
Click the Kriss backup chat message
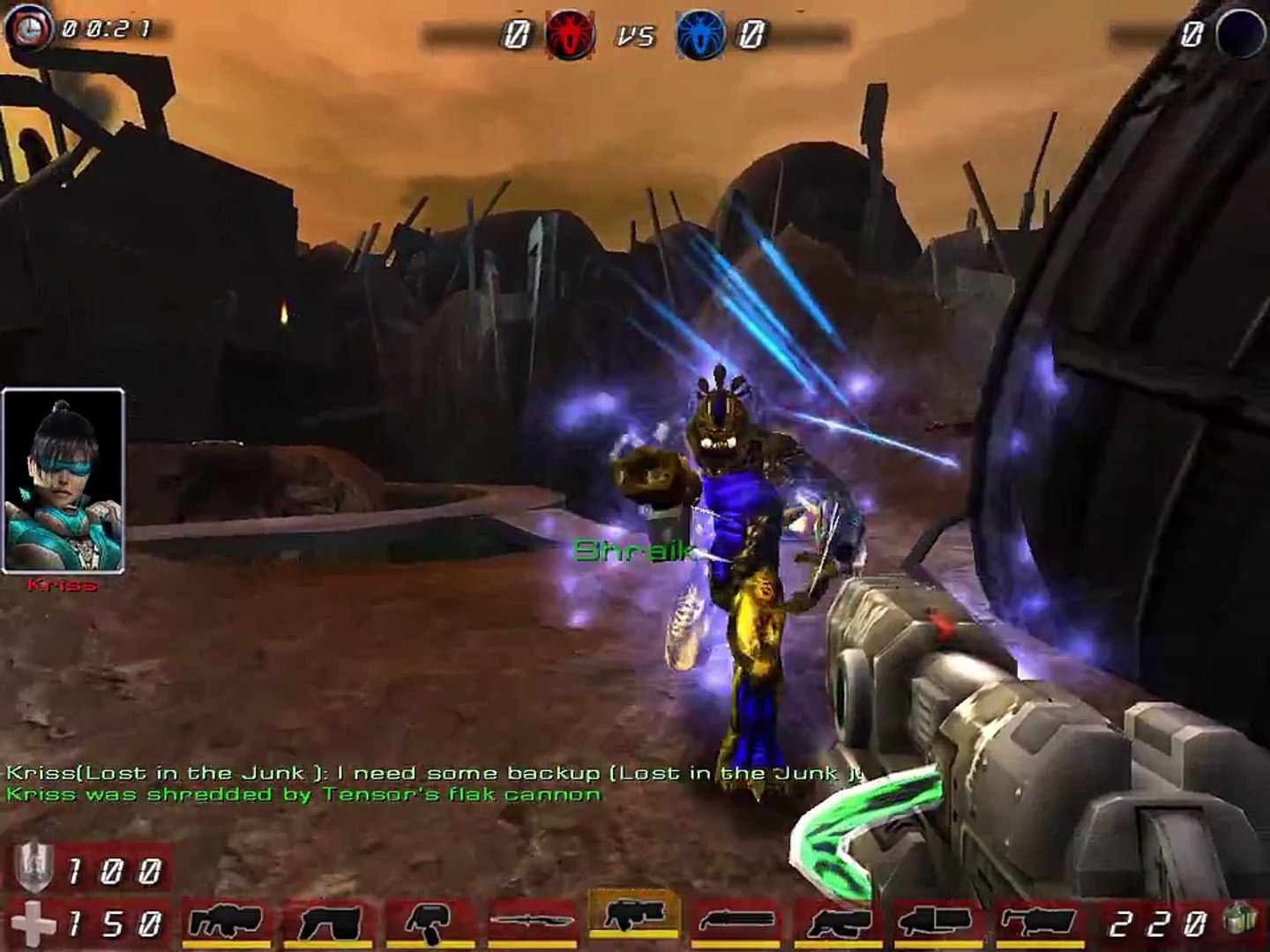tap(432, 773)
